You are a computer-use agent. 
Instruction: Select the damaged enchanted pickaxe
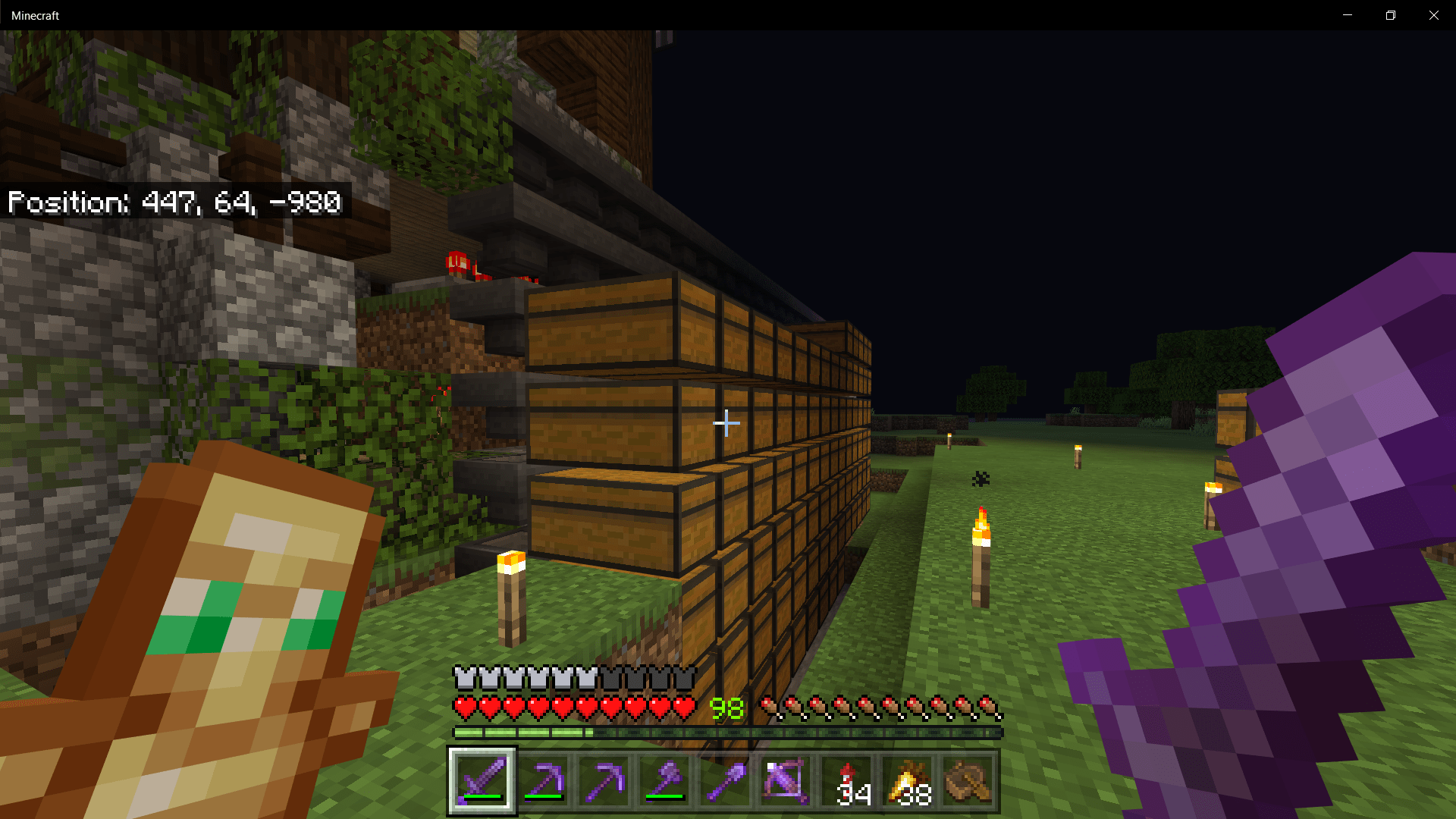coord(544,781)
